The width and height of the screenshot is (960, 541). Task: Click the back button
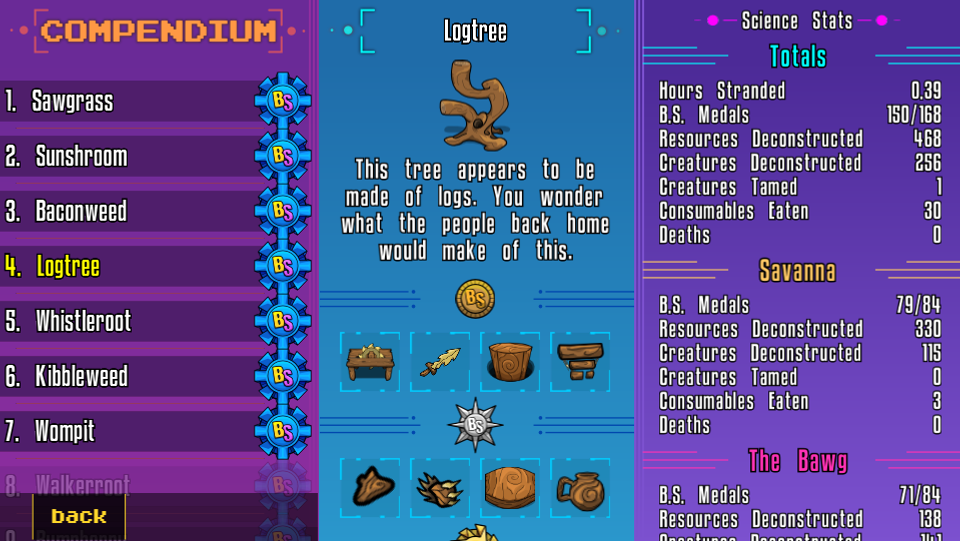click(x=79, y=516)
